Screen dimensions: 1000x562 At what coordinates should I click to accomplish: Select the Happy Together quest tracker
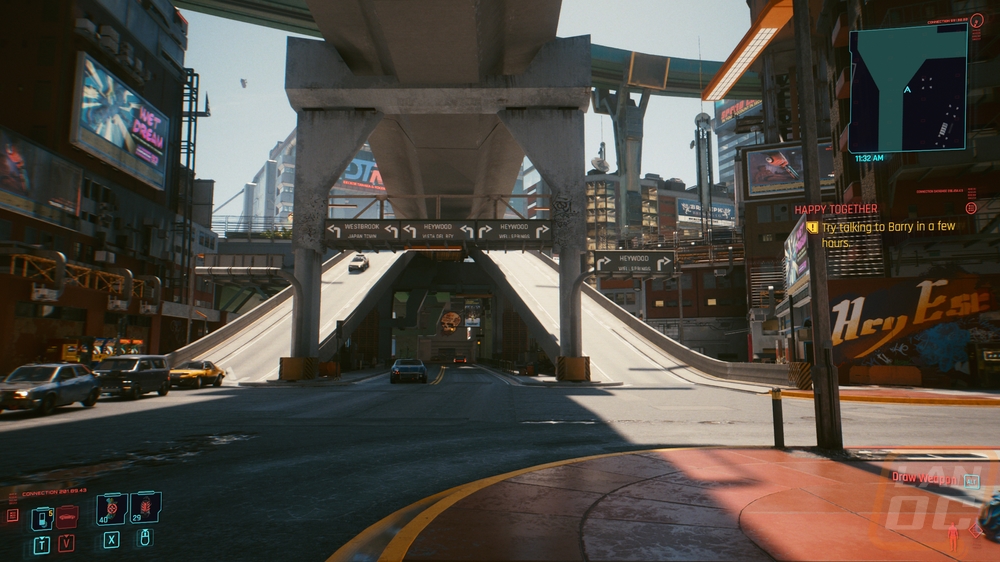click(x=836, y=209)
